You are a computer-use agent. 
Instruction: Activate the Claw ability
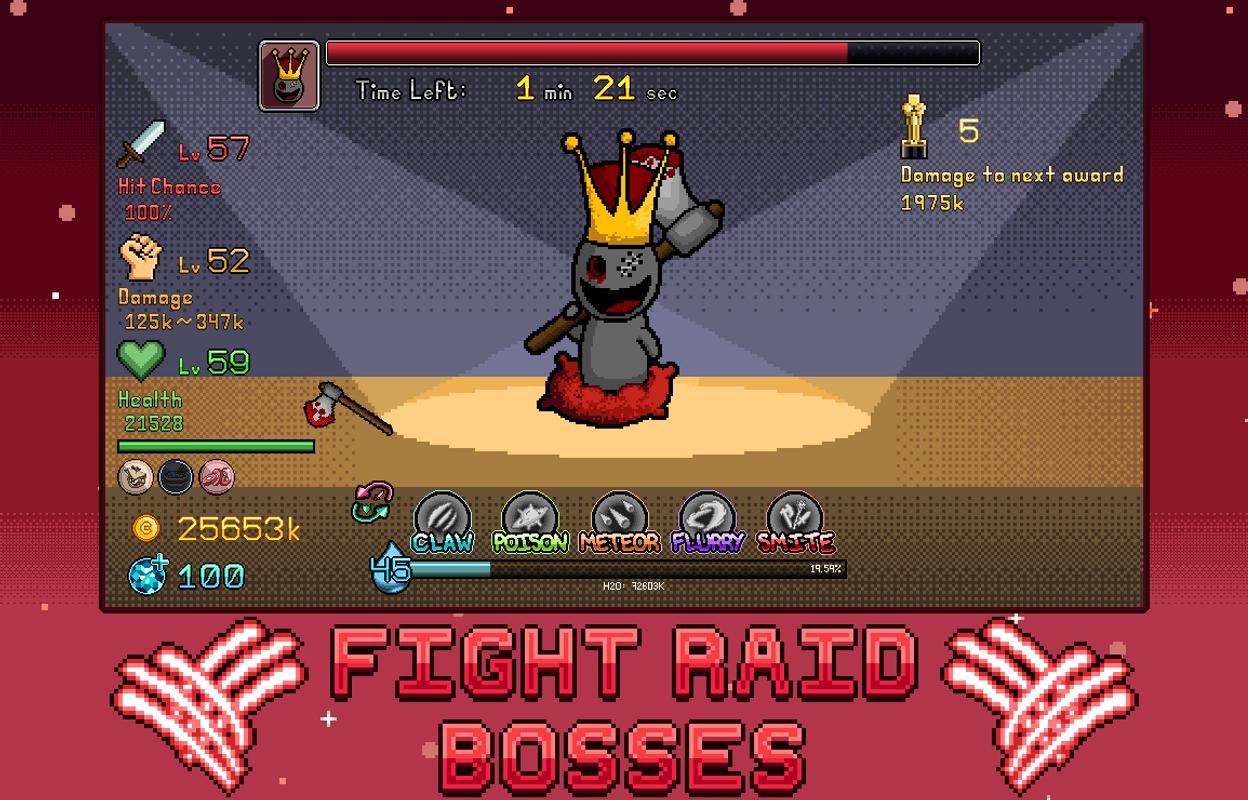pyautogui.click(x=443, y=518)
